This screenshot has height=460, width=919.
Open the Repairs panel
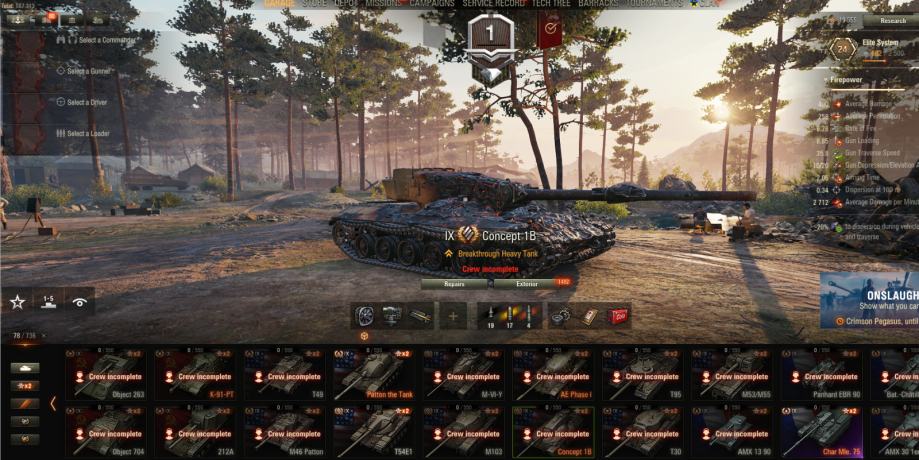pyautogui.click(x=454, y=284)
